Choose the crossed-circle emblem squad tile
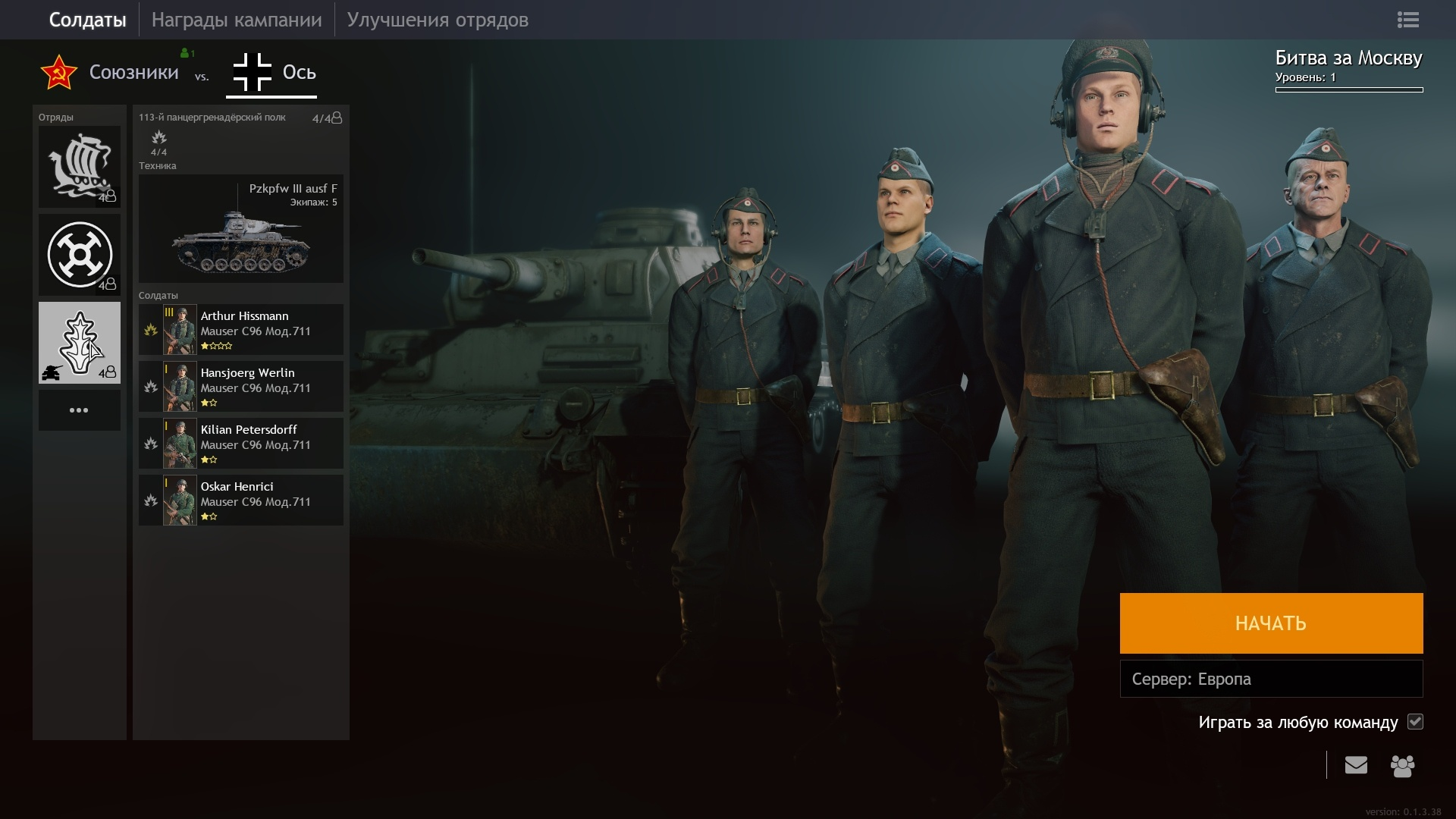The width and height of the screenshot is (1456, 819). (x=80, y=255)
